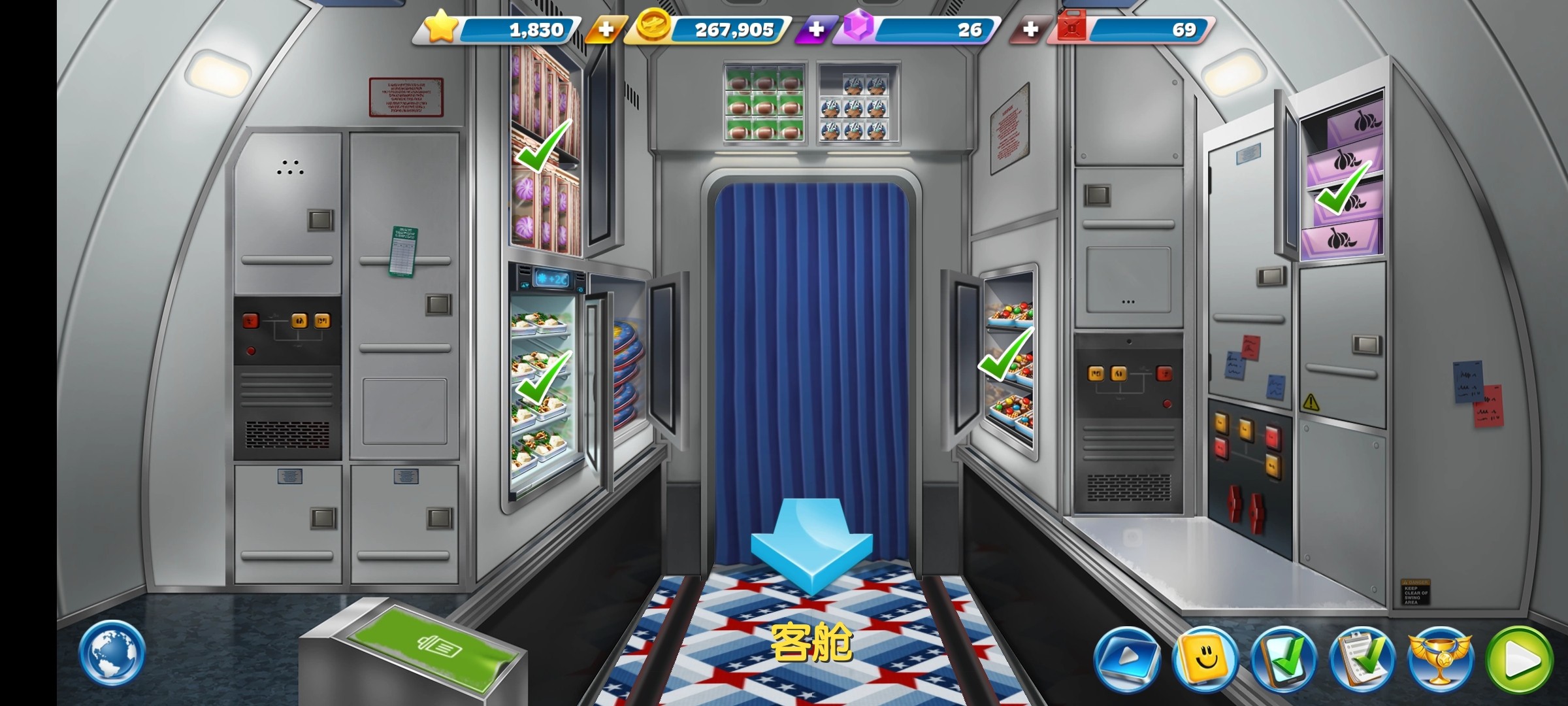Open the globe world map
Screen dimensions: 1568x706
(112, 653)
